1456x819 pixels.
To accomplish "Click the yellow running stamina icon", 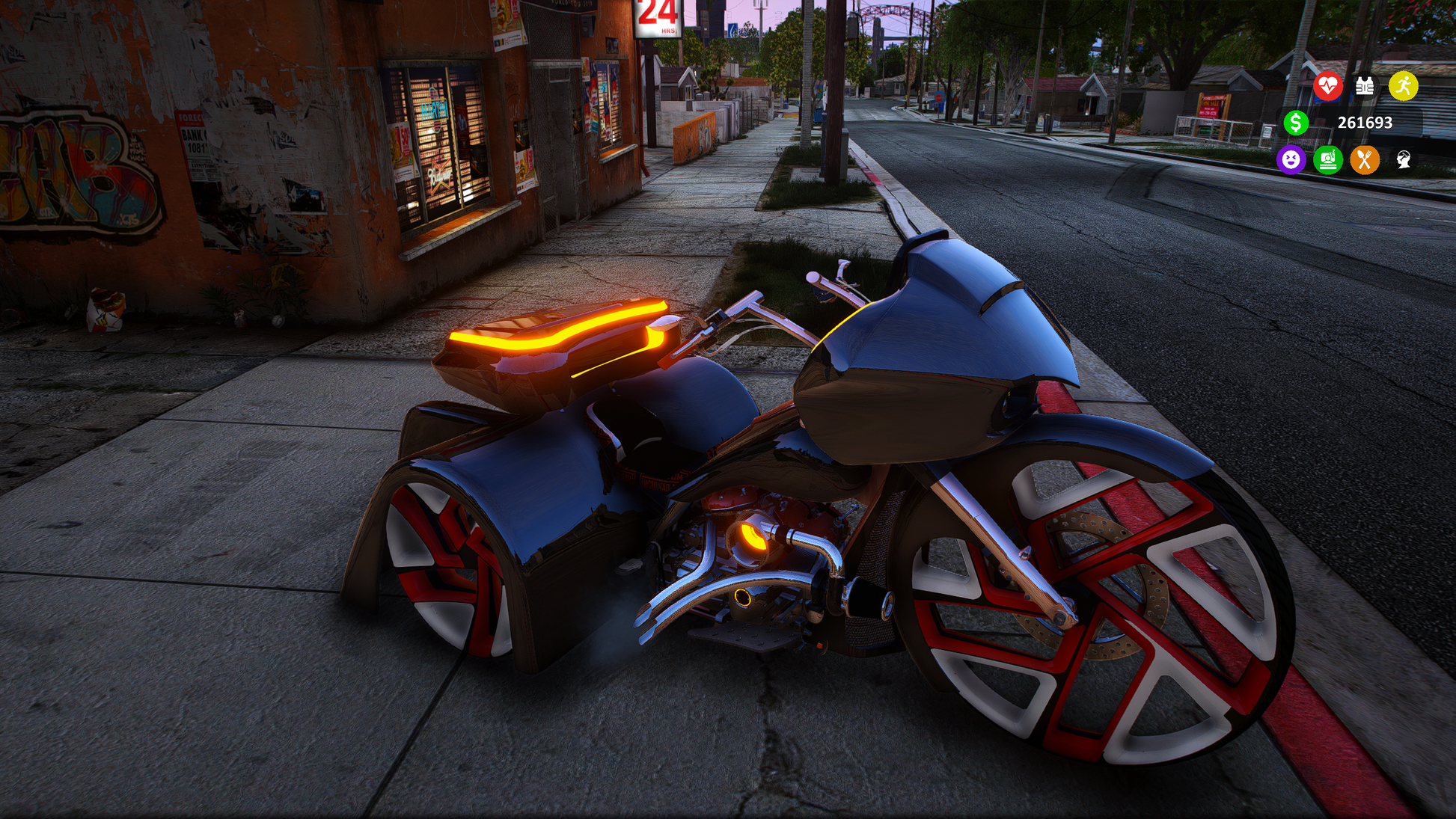I will click(1404, 86).
